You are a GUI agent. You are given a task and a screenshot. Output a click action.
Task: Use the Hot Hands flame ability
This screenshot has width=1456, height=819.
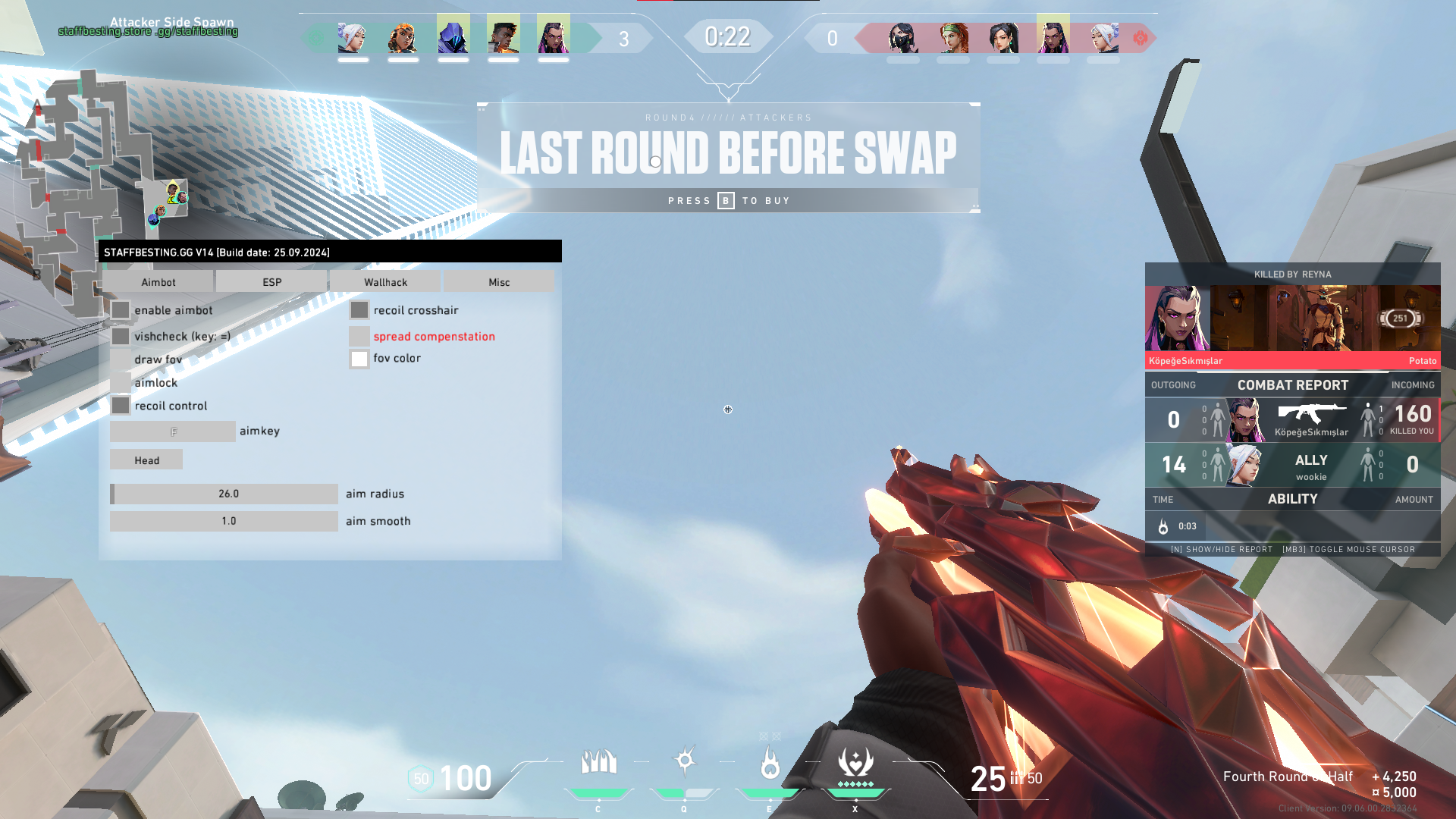pyautogui.click(x=770, y=763)
